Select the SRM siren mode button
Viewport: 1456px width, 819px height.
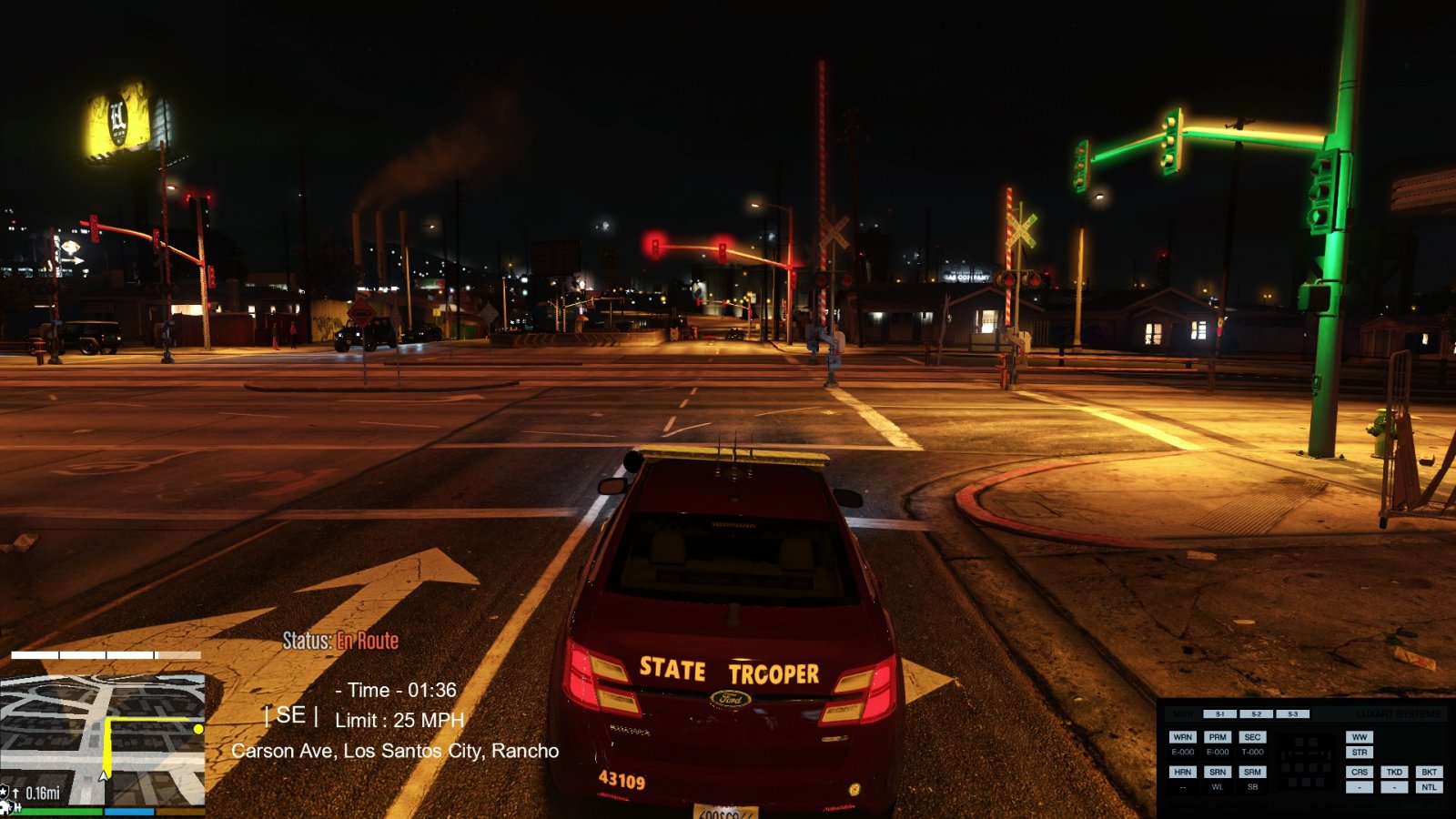(1252, 772)
